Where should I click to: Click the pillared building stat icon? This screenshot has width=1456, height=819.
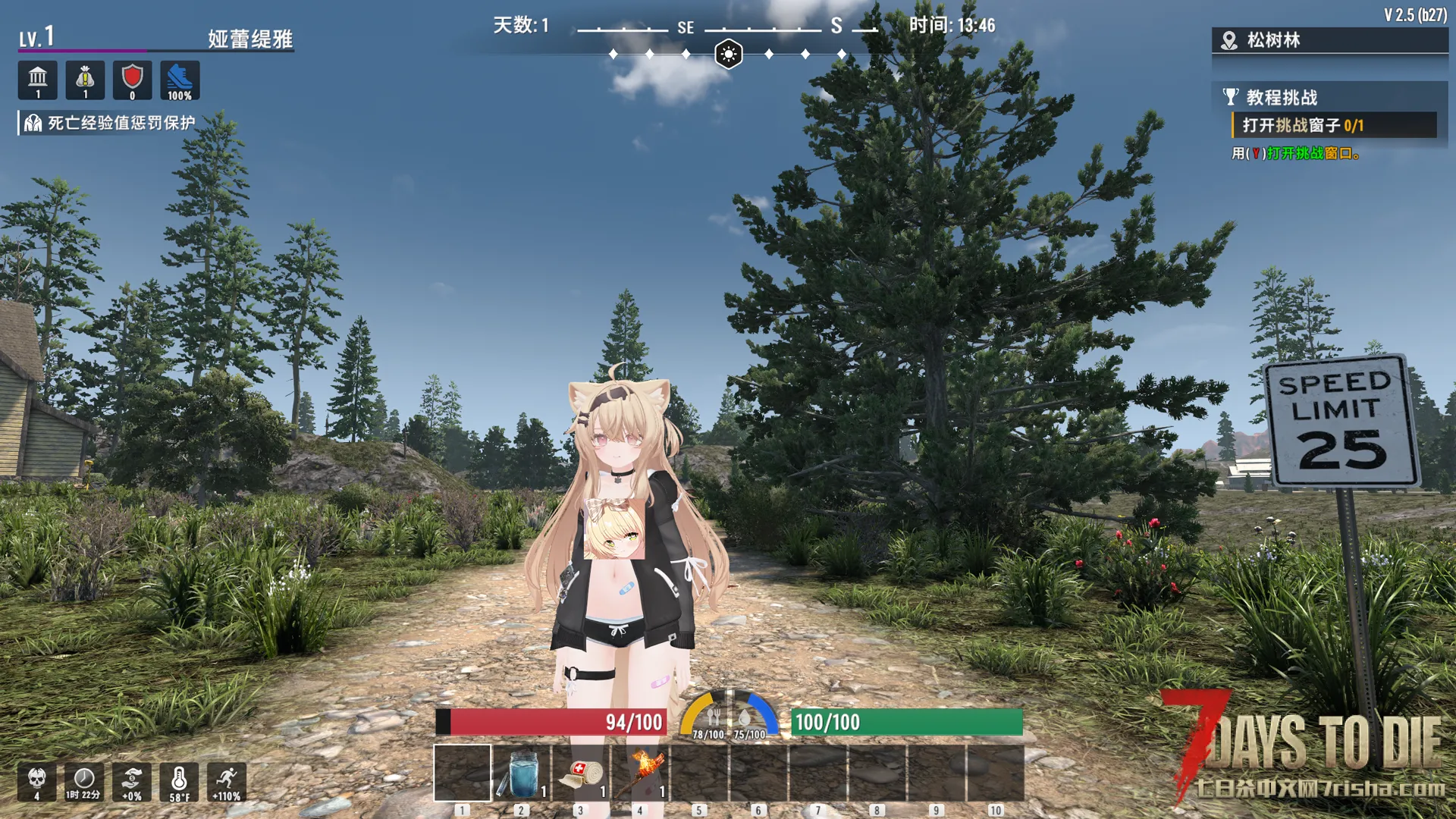[x=38, y=80]
